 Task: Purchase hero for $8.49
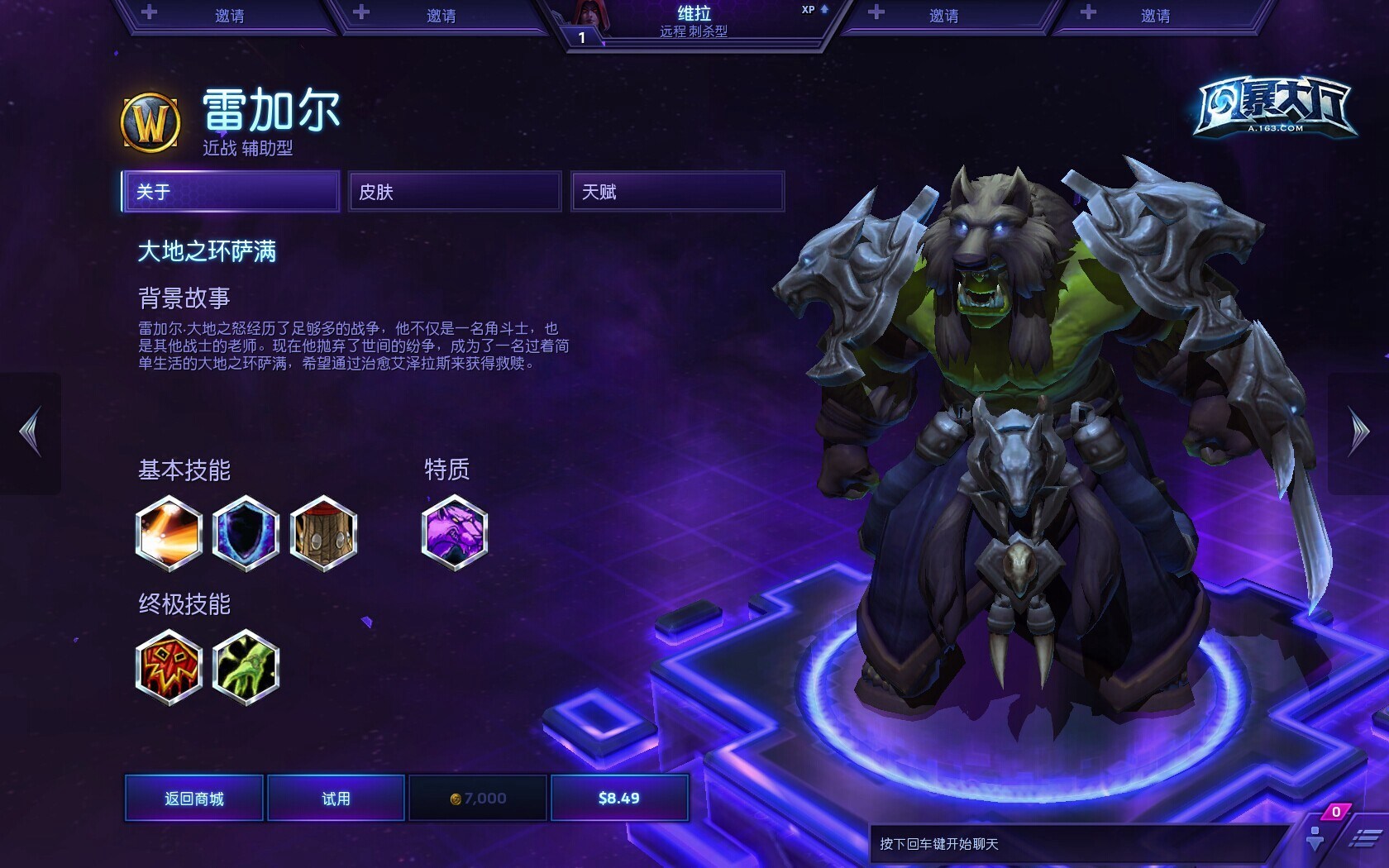tap(619, 798)
